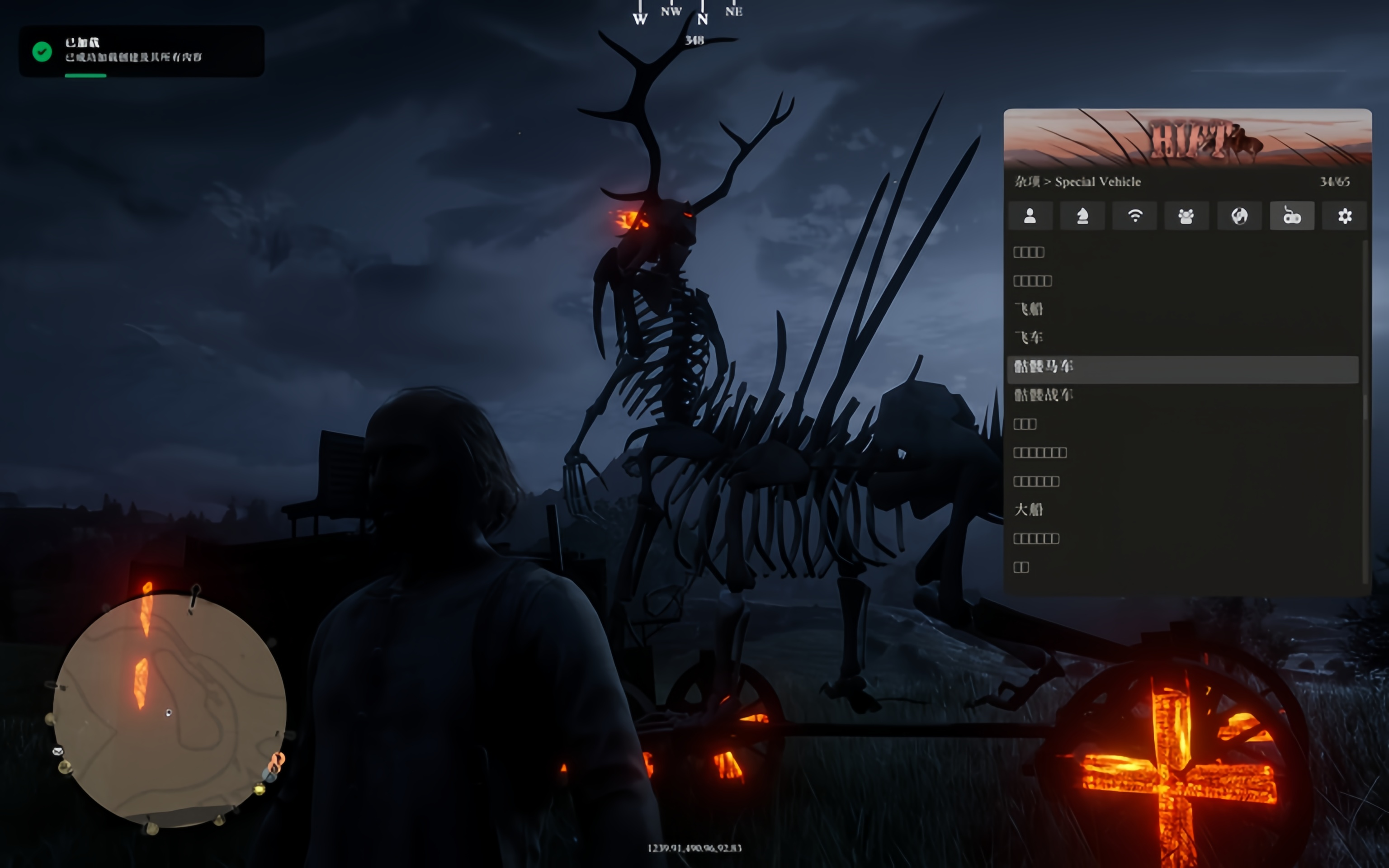This screenshot has height=868, width=1389.
Task: Open the network tab with wifi icon
Action: (1135, 216)
